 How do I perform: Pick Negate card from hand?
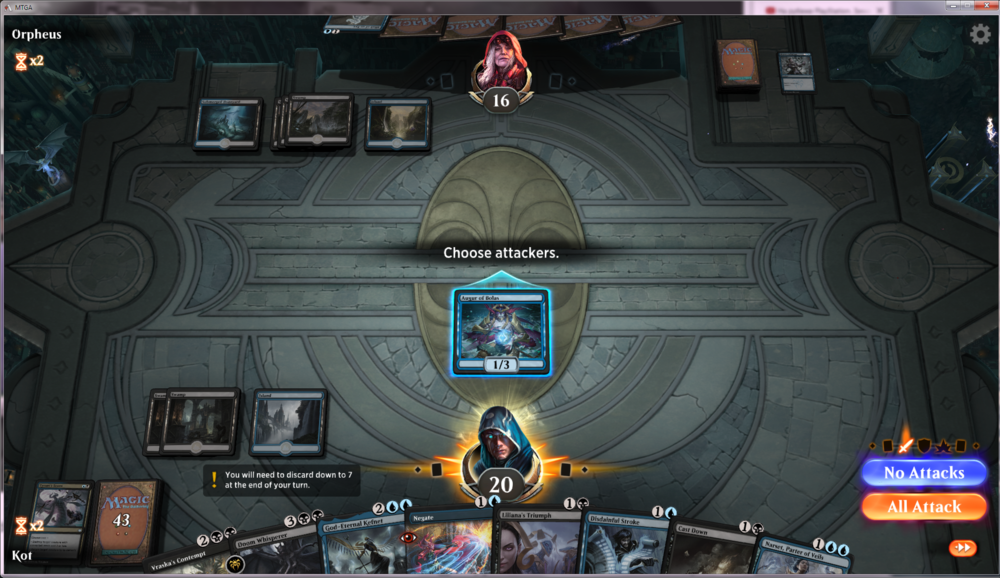[448, 543]
